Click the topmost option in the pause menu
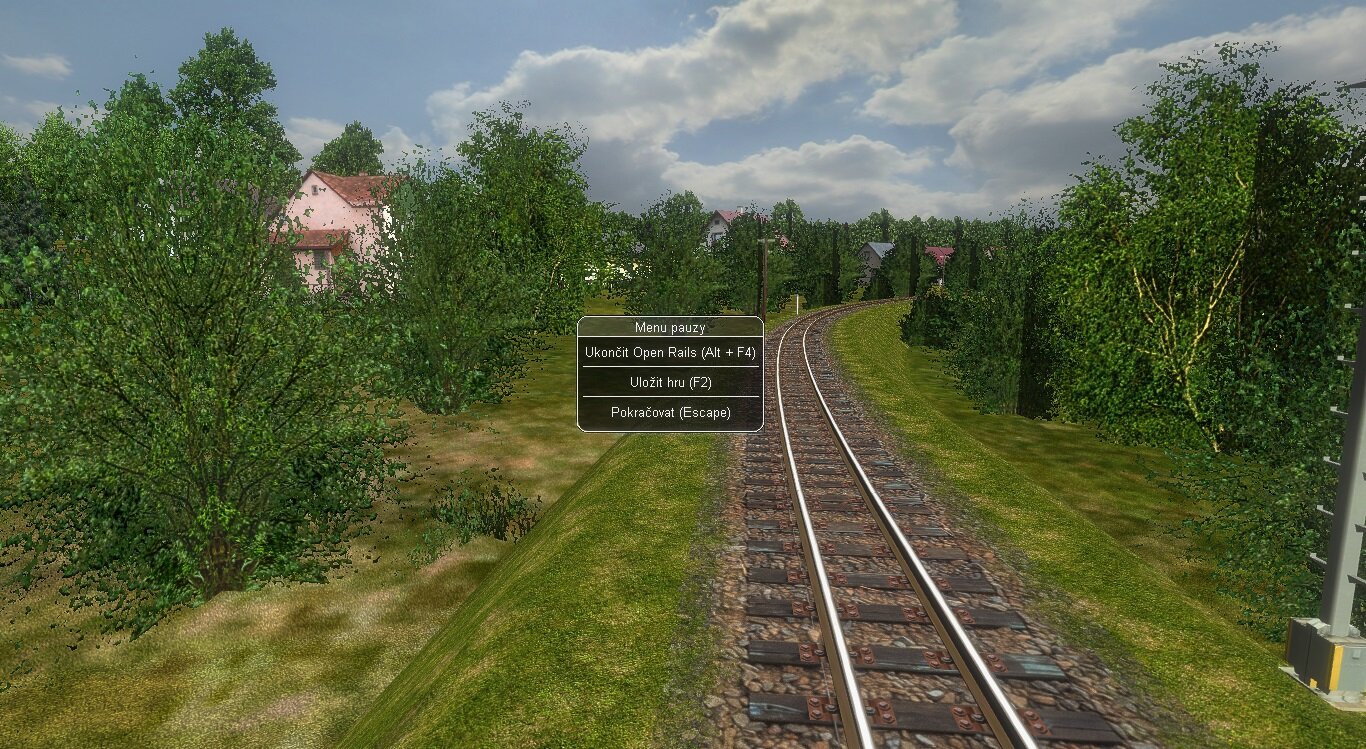Viewport: 1366px width, 749px height. pyautogui.click(x=670, y=352)
